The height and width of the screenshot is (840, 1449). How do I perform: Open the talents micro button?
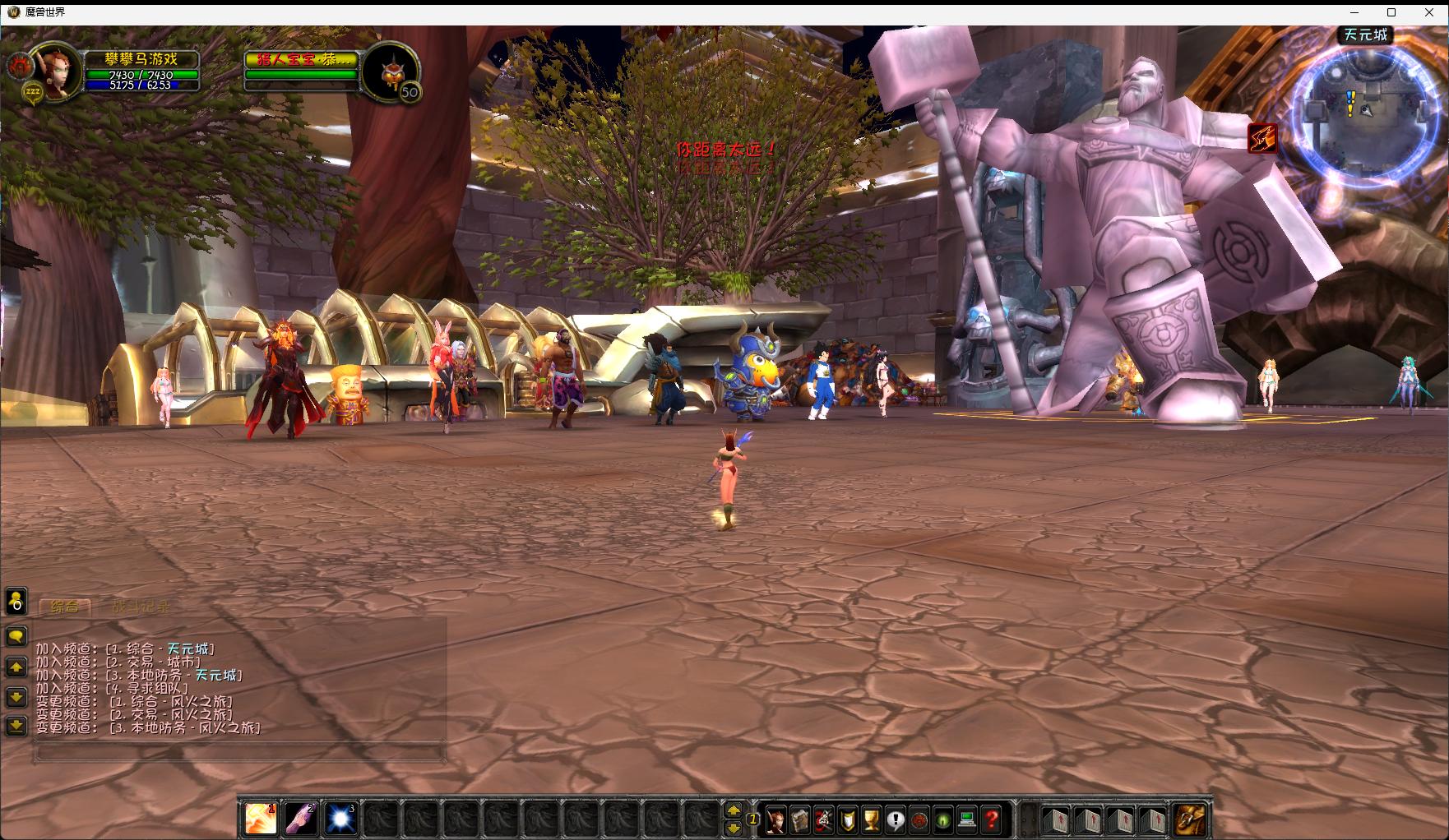click(x=824, y=819)
